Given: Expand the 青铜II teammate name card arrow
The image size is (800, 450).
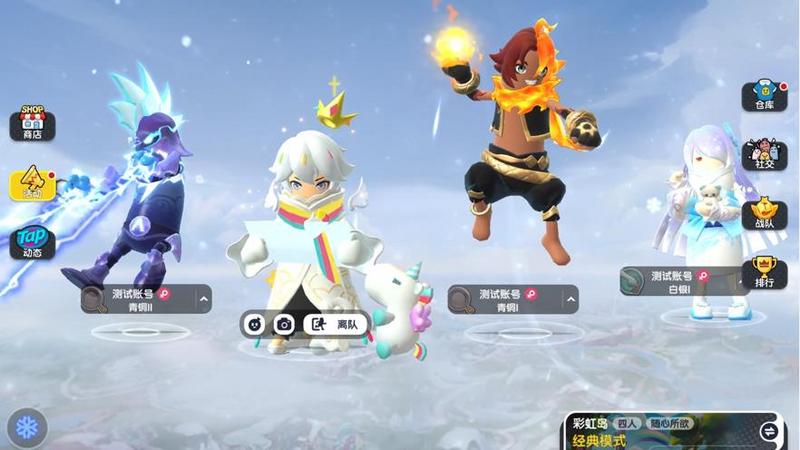Looking at the screenshot, I should tap(203, 299).
